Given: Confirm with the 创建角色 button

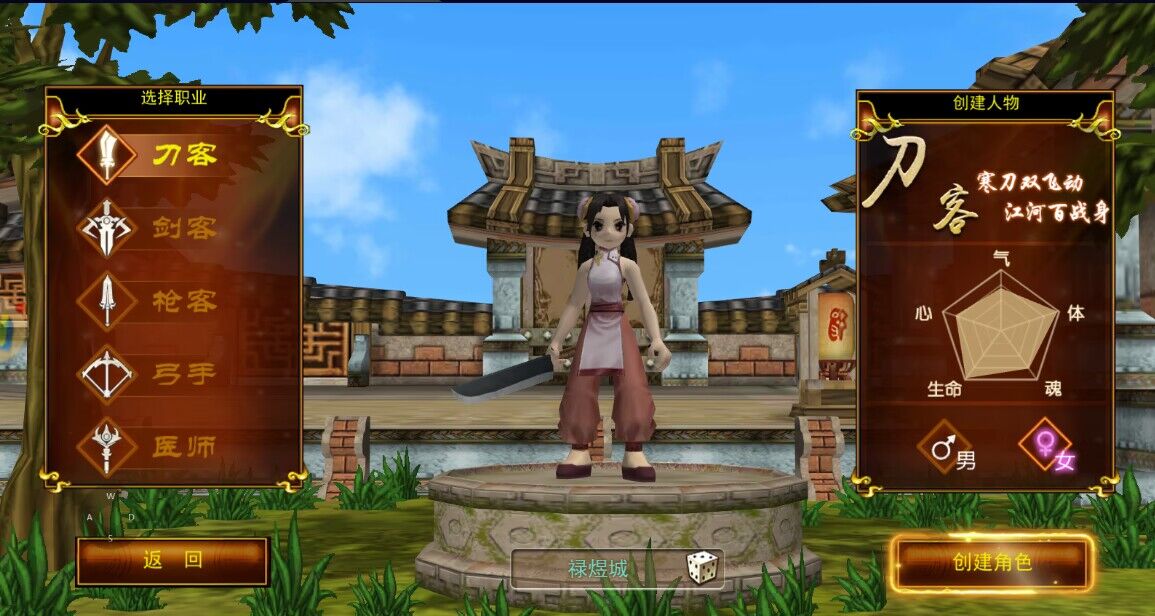Looking at the screenshot, I should click(992, 562).
